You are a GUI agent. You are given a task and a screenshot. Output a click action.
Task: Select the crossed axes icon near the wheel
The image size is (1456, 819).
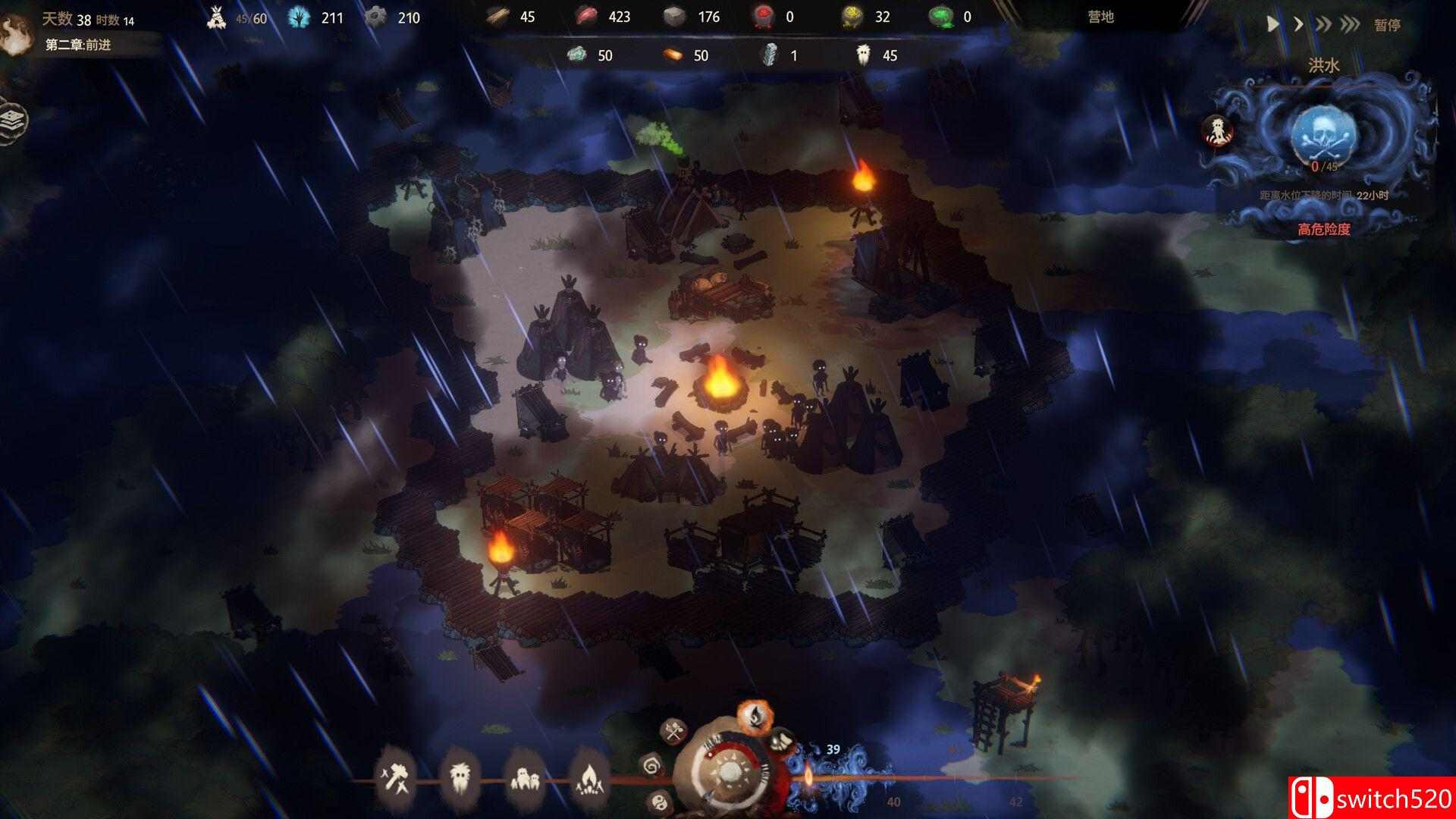tap(673, 733)
